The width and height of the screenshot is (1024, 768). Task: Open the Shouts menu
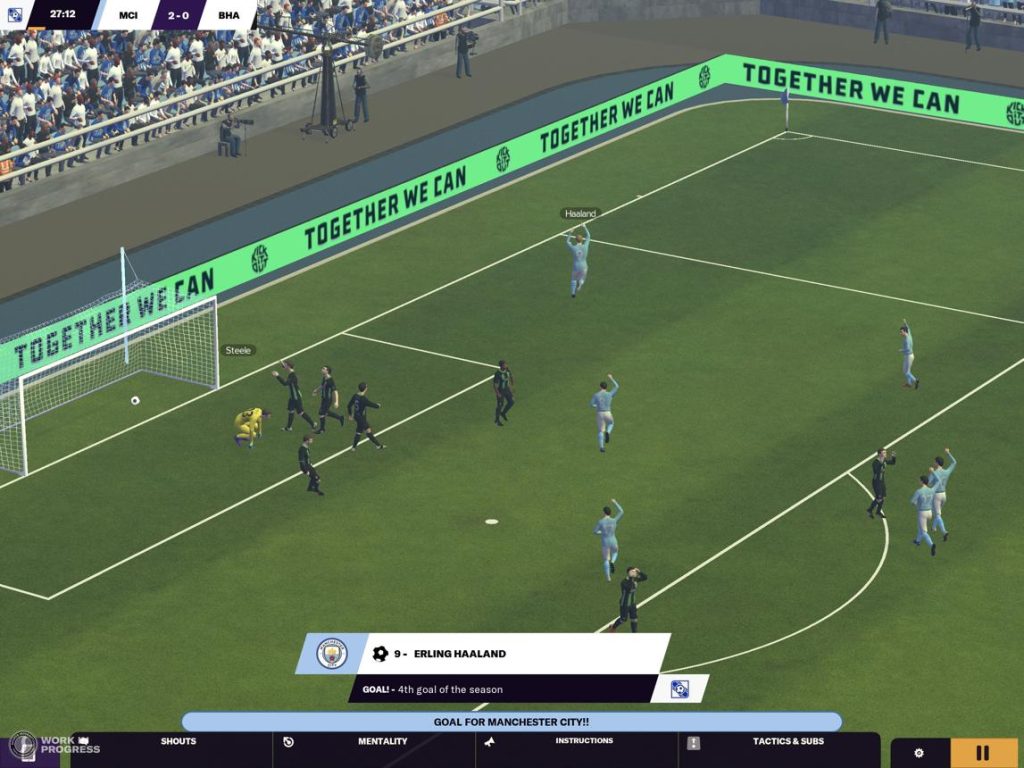[178, 742]
